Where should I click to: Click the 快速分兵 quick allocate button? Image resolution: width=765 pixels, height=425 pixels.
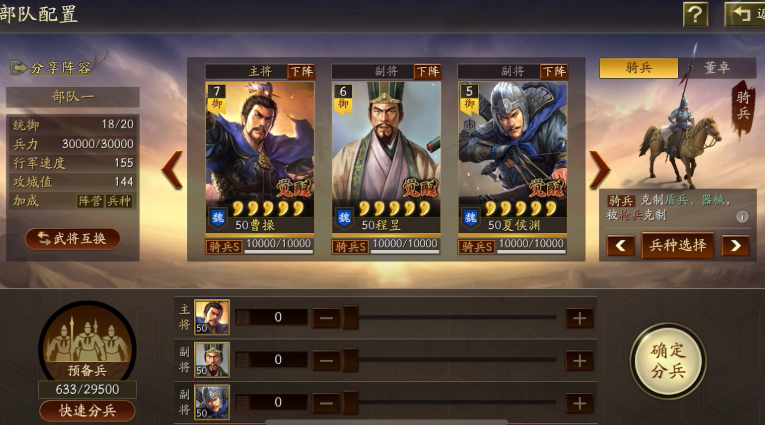tap(87, 410)
